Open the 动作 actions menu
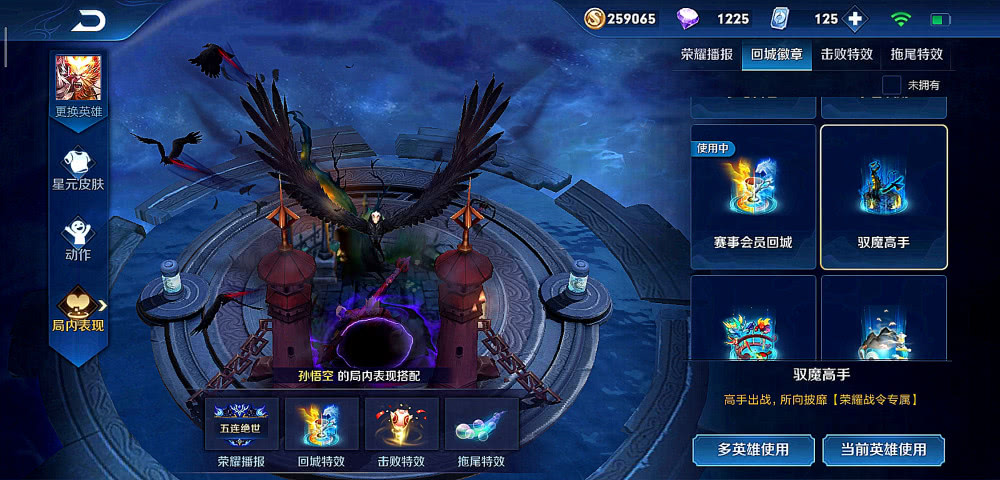 coord(78,240)
